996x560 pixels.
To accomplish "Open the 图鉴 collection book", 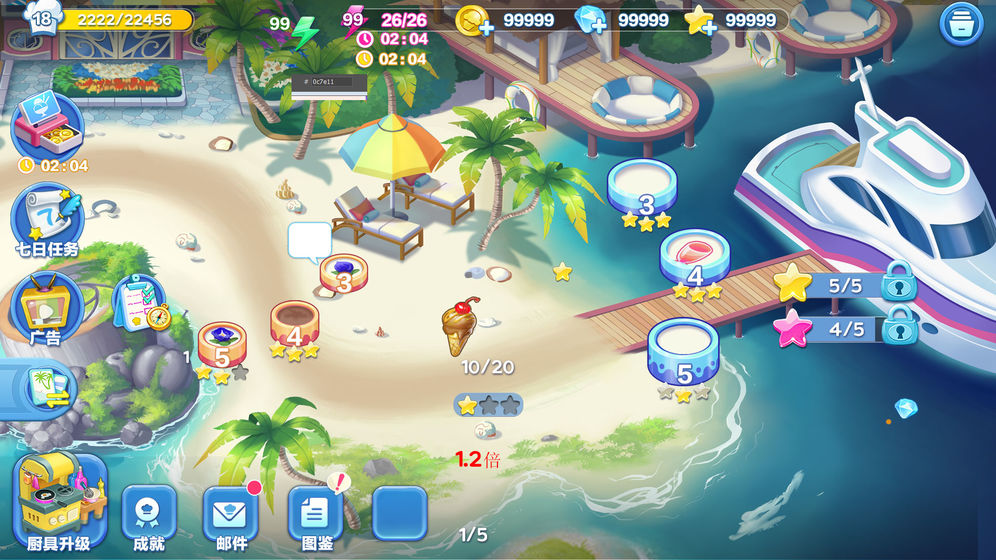I will 315,517.
